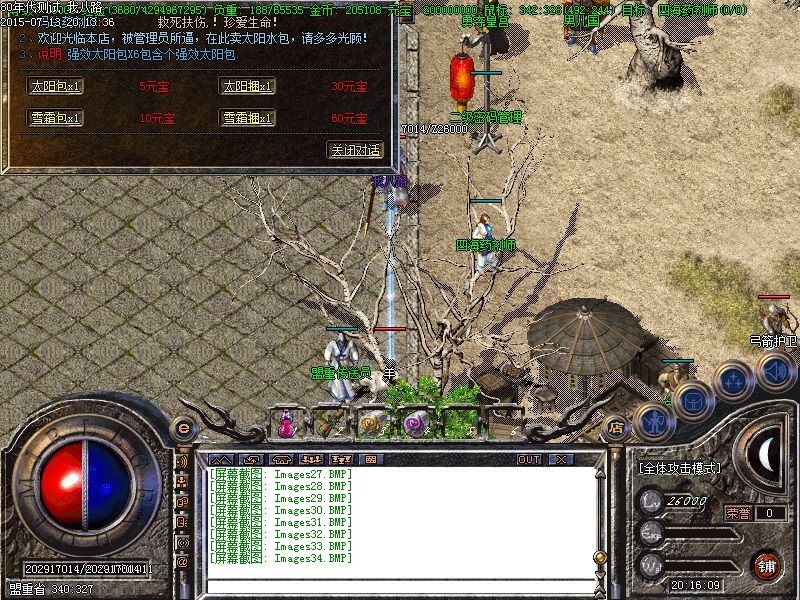Close the shop dialog with 关闭对话
Screen dimensions: 800x600
pyautogui.click(x=355, y=150)
